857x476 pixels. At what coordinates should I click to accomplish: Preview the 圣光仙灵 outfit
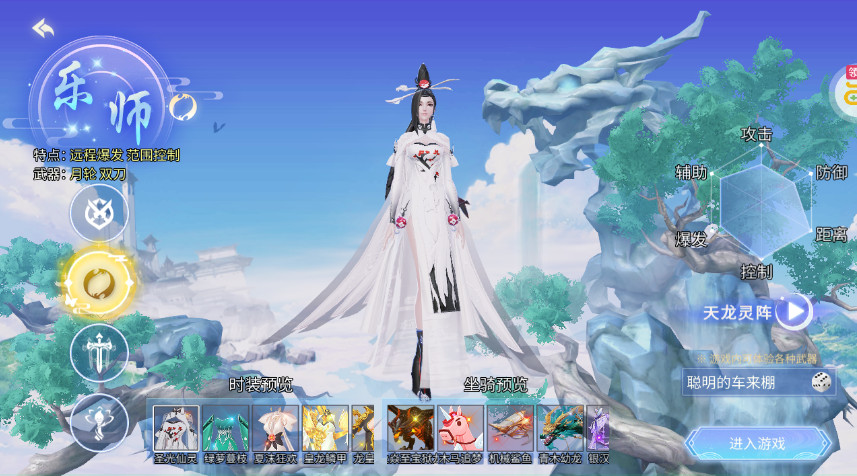pos(174,428)
